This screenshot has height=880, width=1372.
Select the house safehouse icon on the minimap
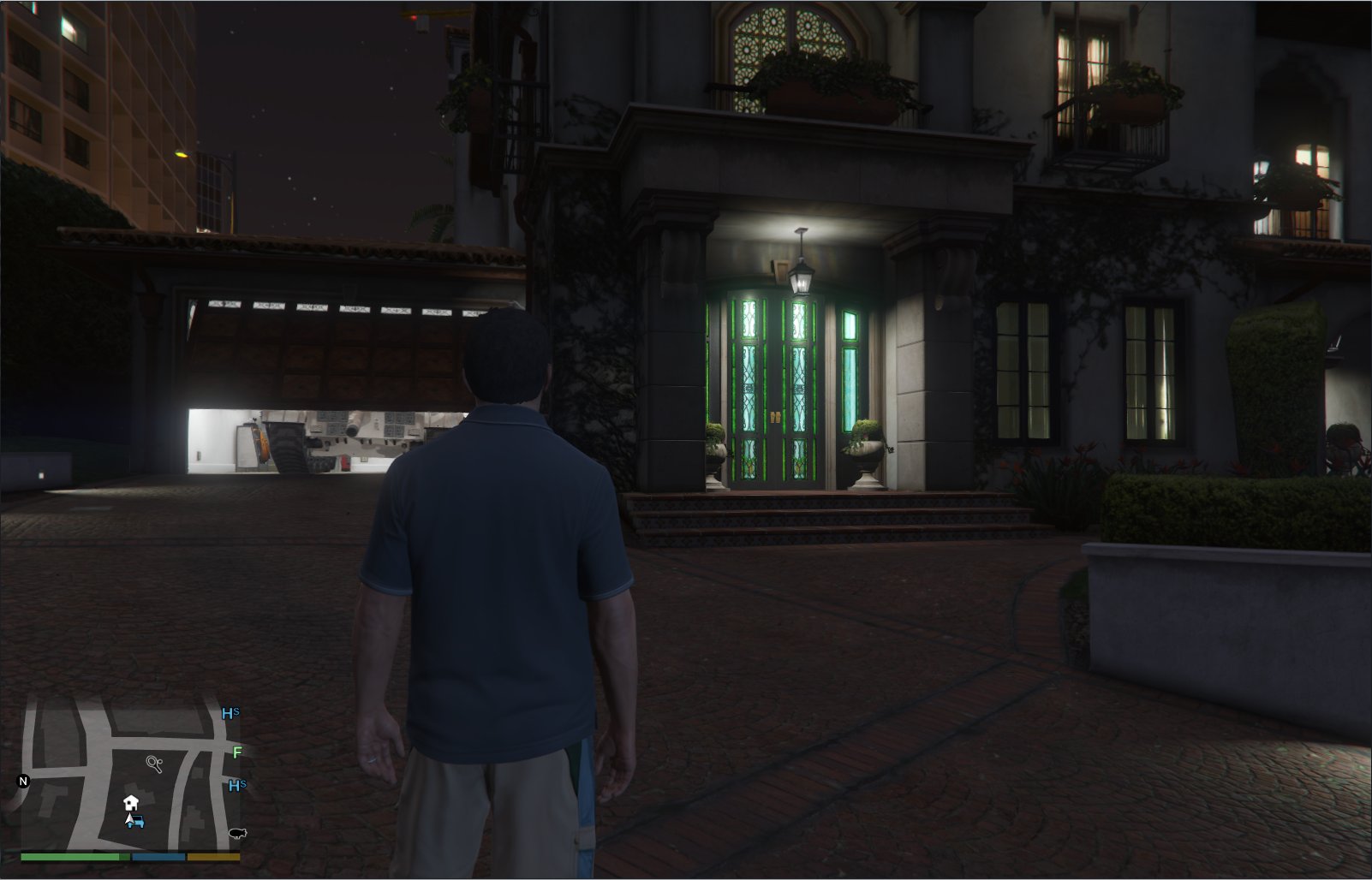point(130,804)
